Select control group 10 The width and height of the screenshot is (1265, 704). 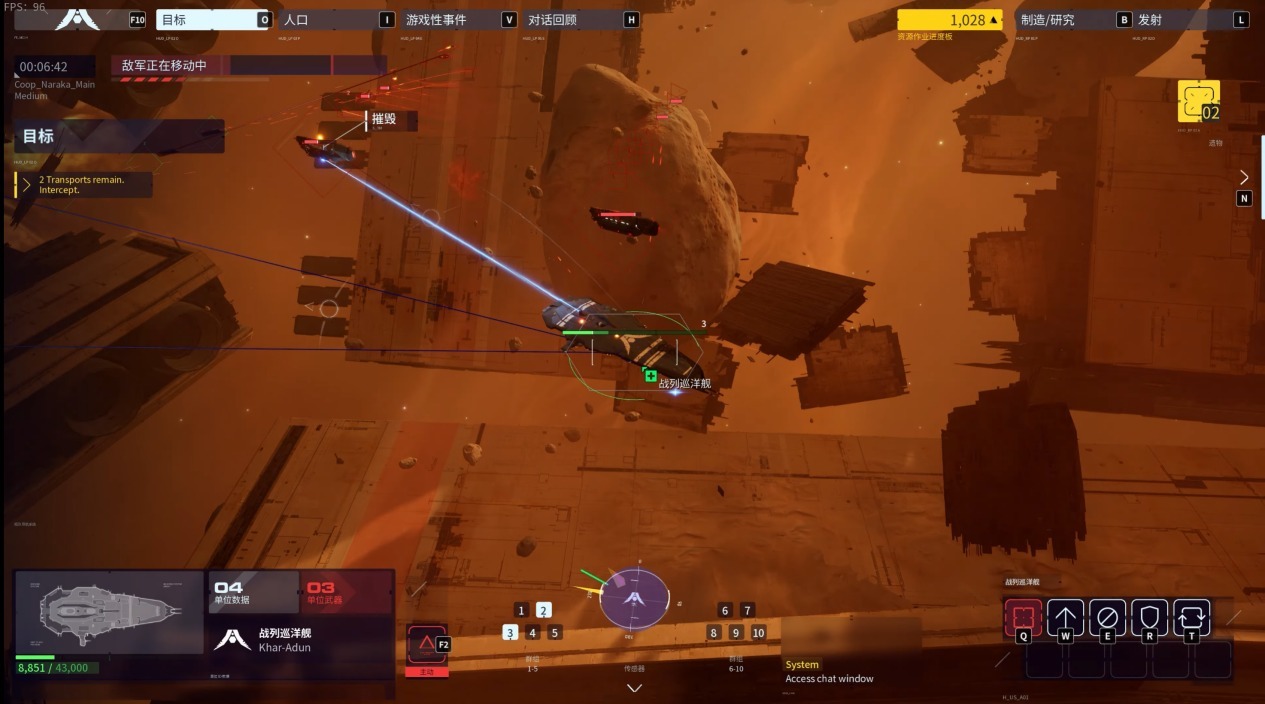click(758, 632)
